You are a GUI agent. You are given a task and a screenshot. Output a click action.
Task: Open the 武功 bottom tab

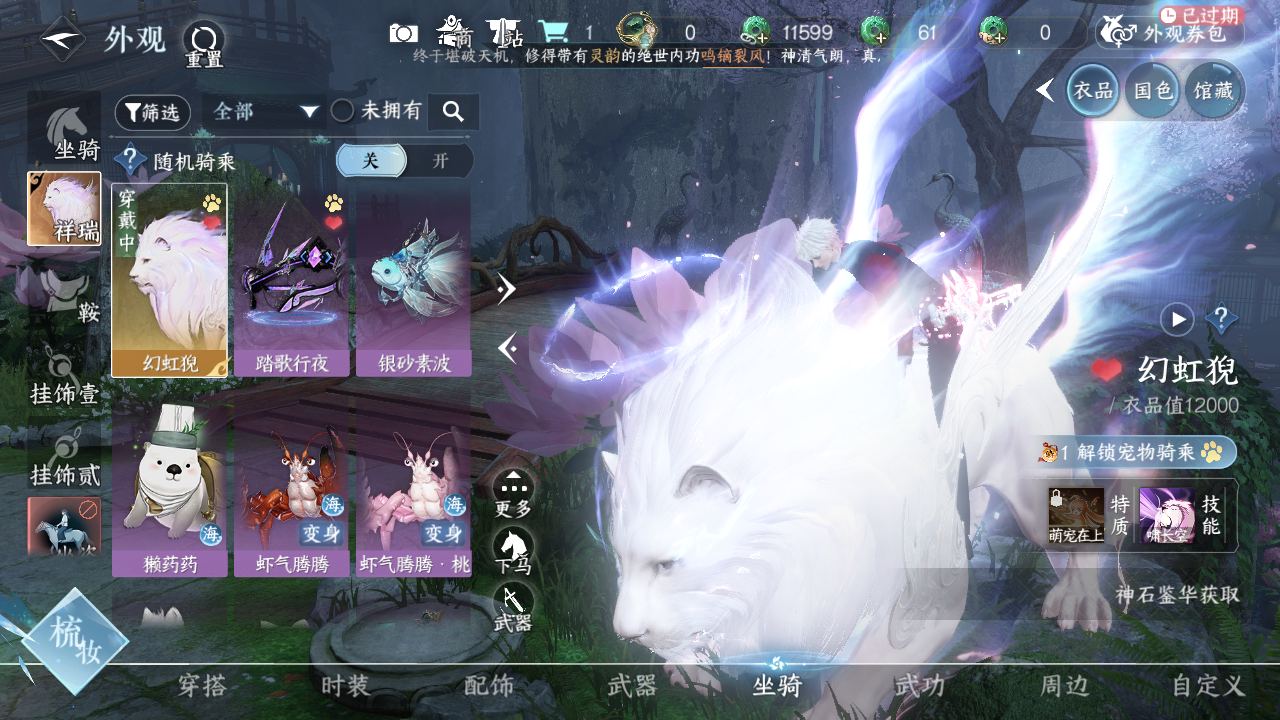[919, 686]
